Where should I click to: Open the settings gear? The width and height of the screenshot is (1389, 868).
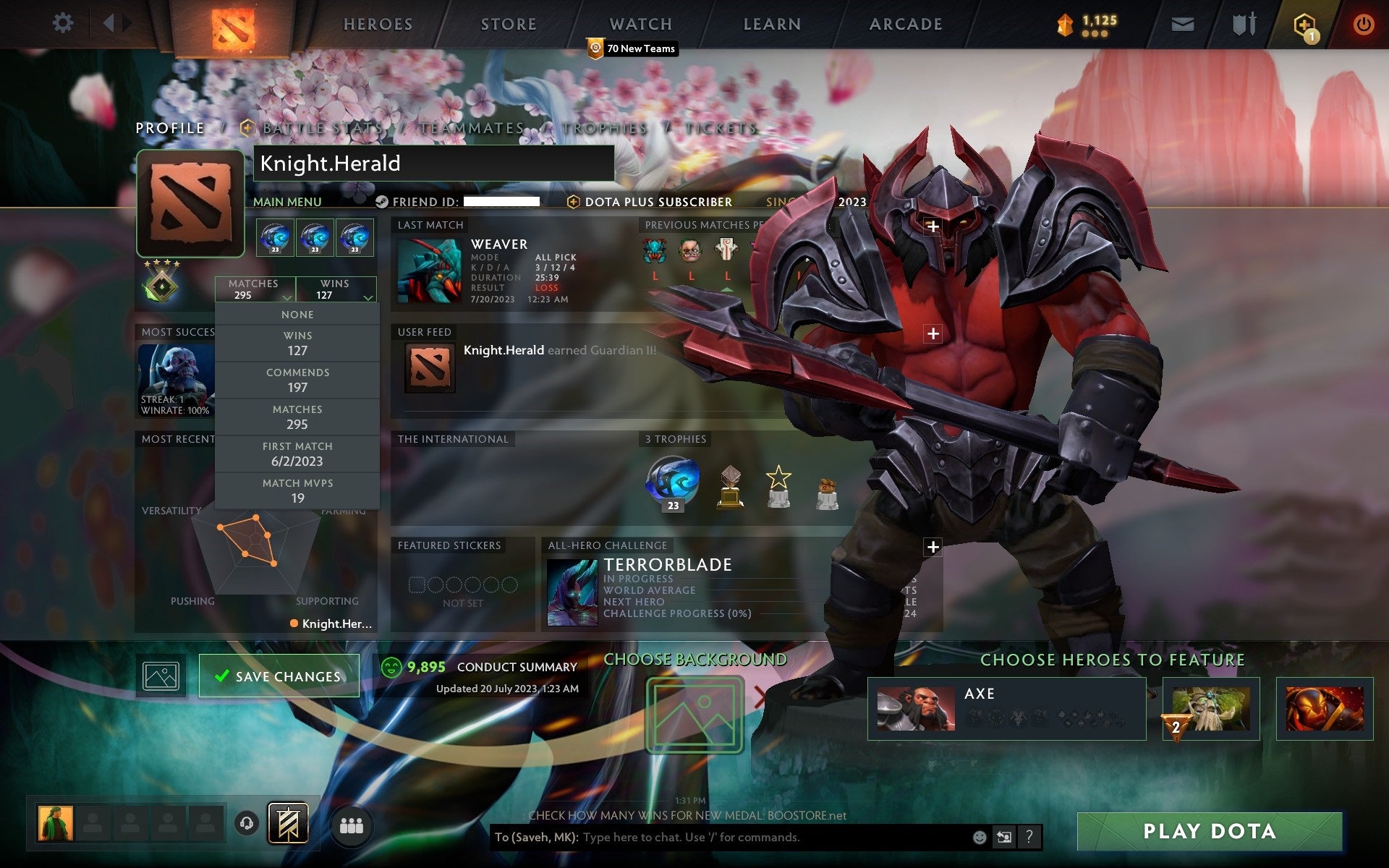point(64,22)
